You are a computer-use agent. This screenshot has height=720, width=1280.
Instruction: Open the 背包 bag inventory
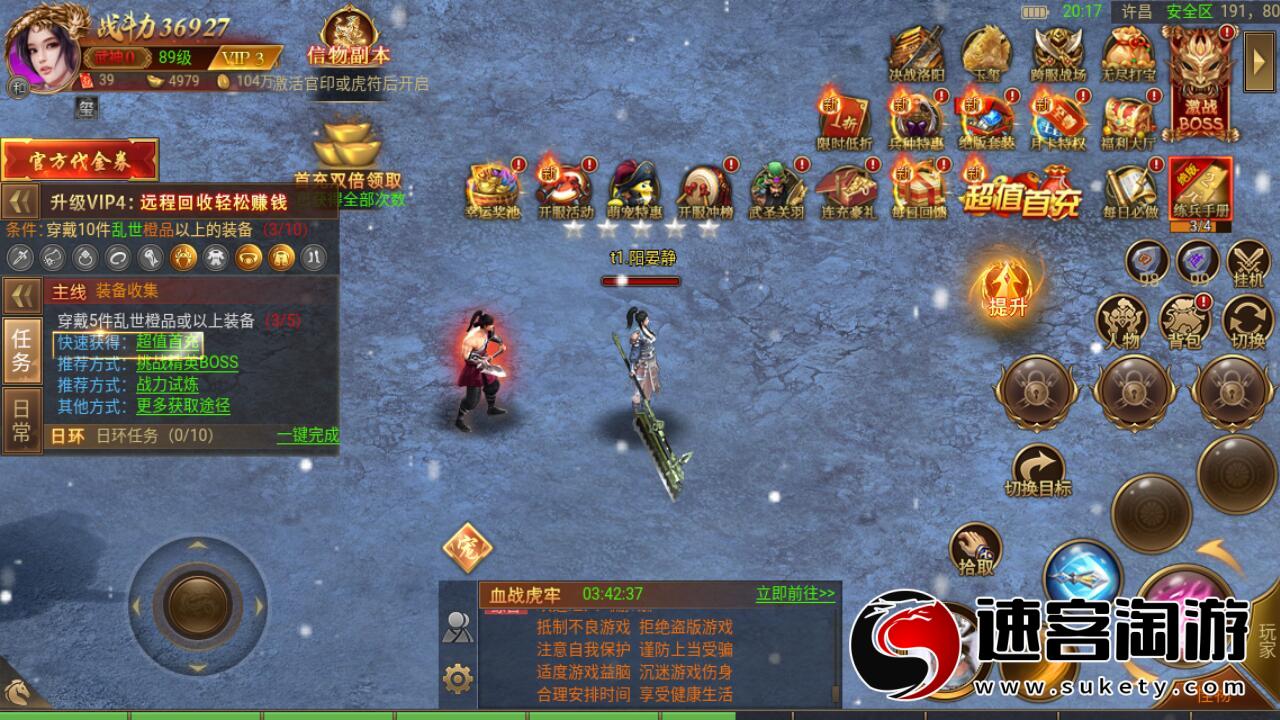(x=1185, y=321)
